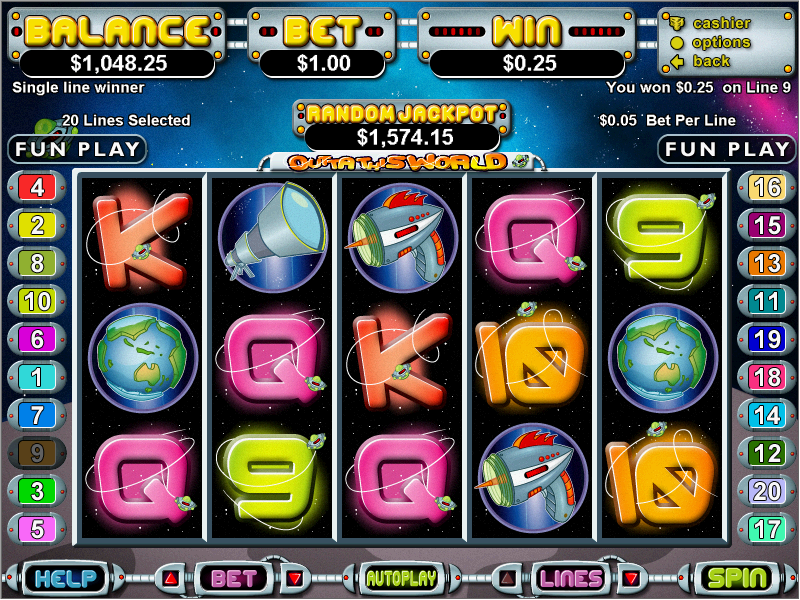This screenshot has width=800, height=600.
Task: Choose payline 1 marker
Action: [37, 376]
